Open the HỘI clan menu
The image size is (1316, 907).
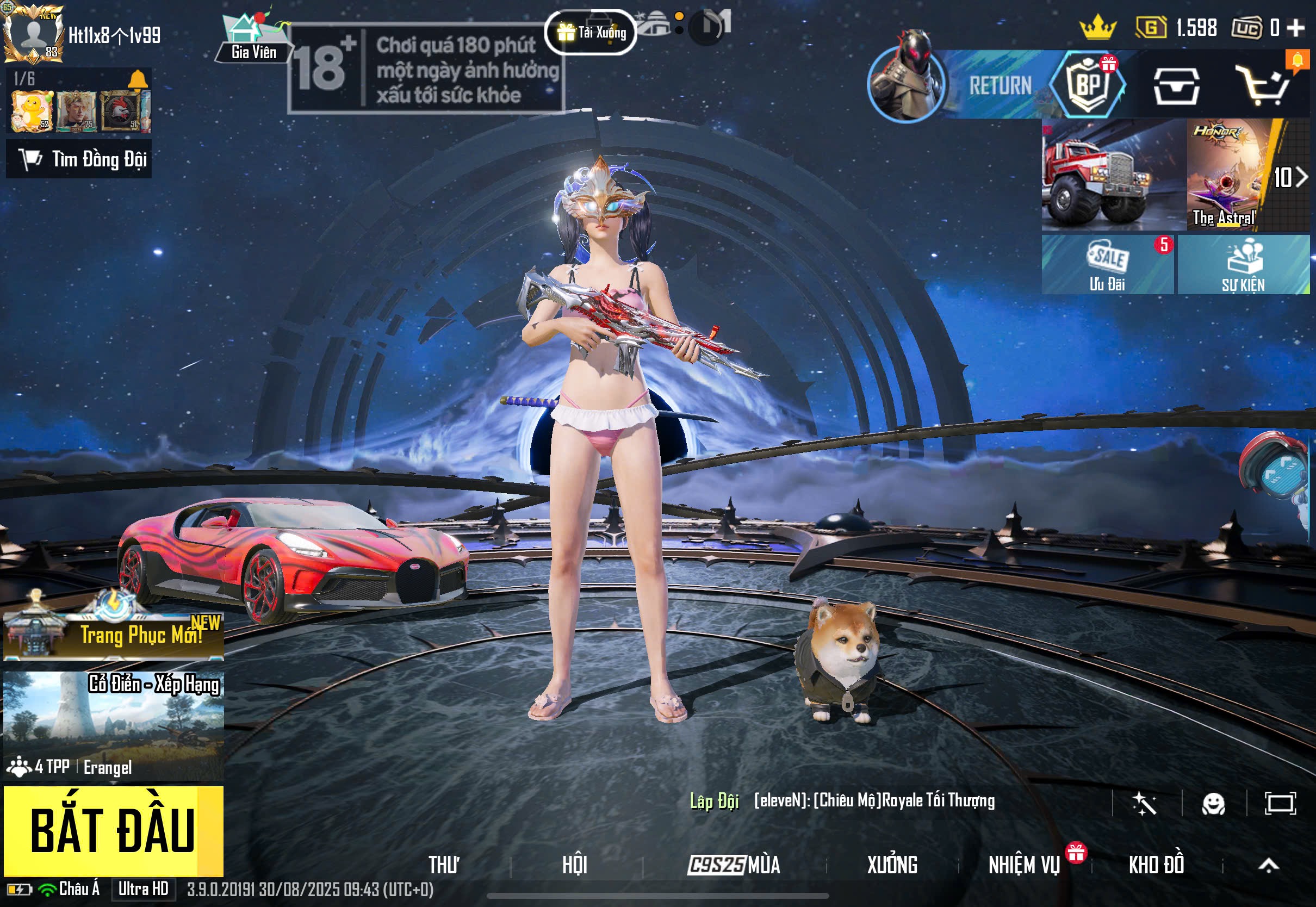click(x=574, y=865)
